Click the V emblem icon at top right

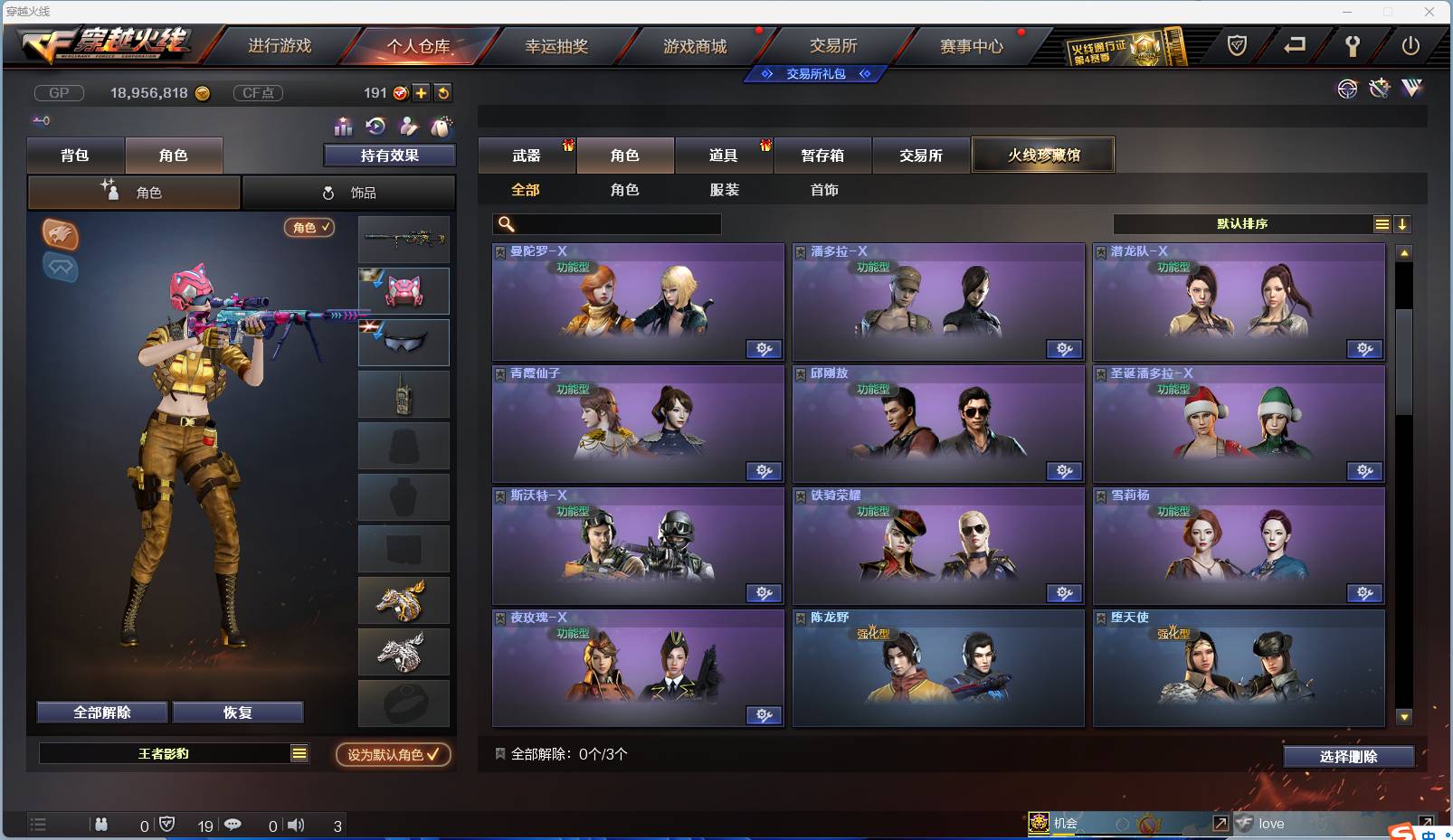1411,89
